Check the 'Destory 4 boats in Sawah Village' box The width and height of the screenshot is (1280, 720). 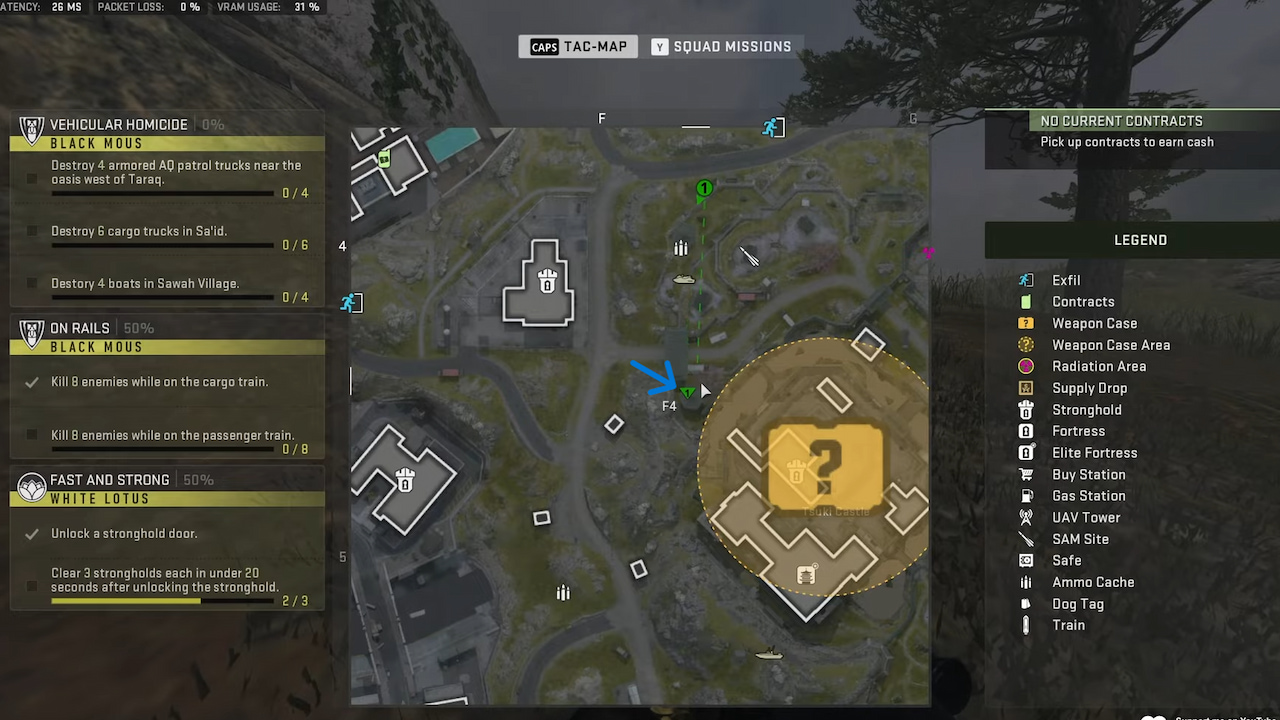click(33, 283)
